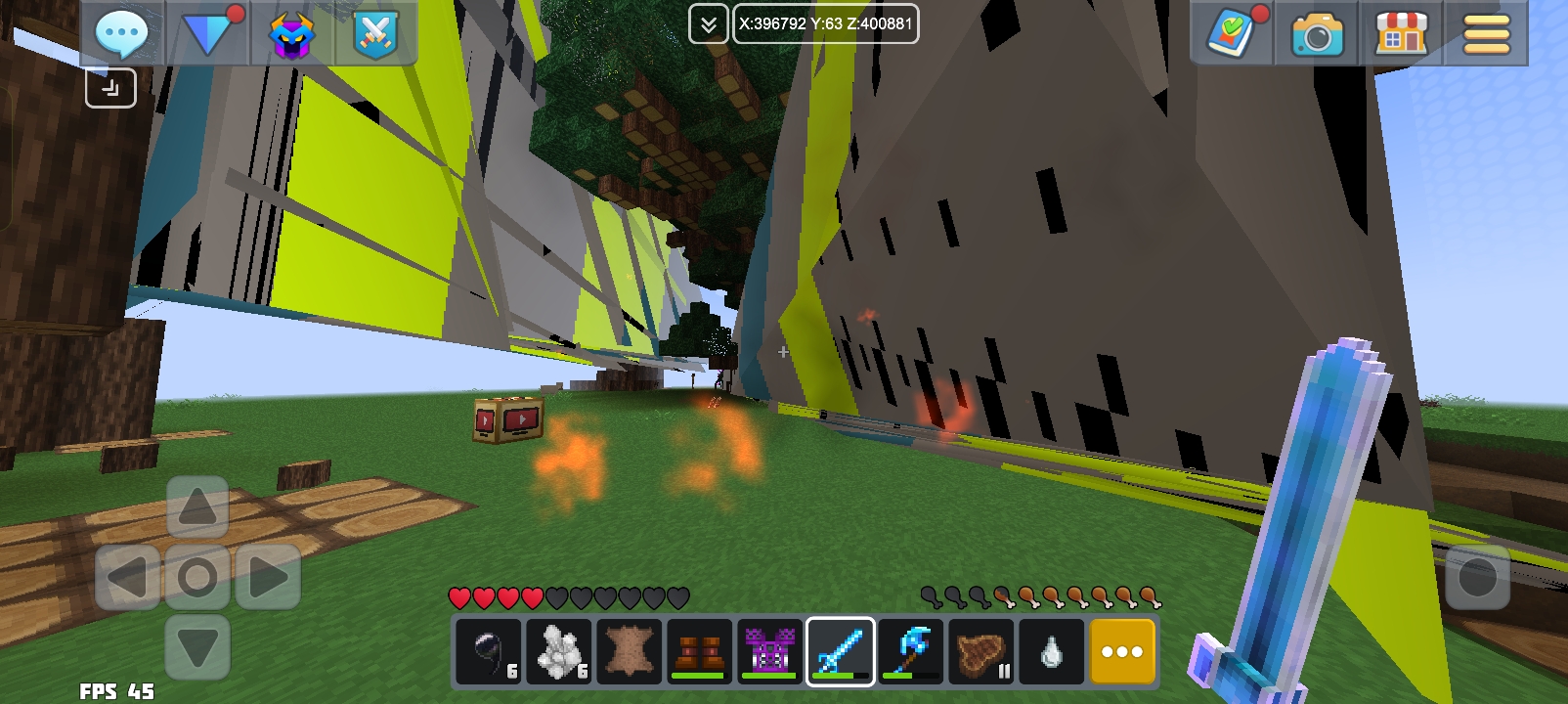Tap the crossed swords shield icon
Viewport: 1568px width, 704px height.
[x=375, y=34]
